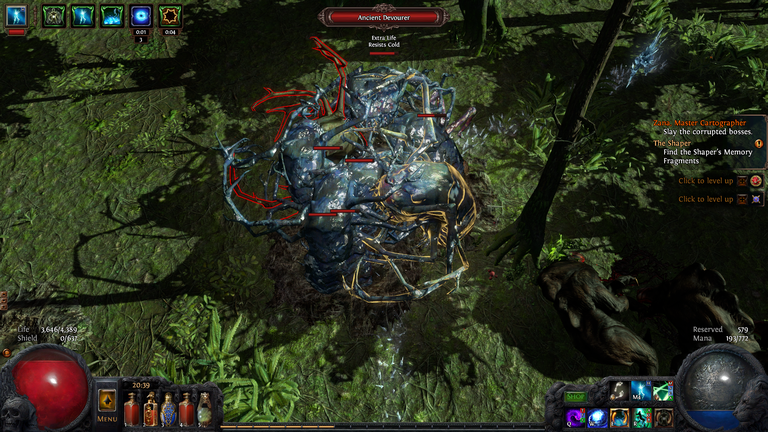
Task: Click the Ancient Devourer enemy nameplate
Action: [384, 17]
